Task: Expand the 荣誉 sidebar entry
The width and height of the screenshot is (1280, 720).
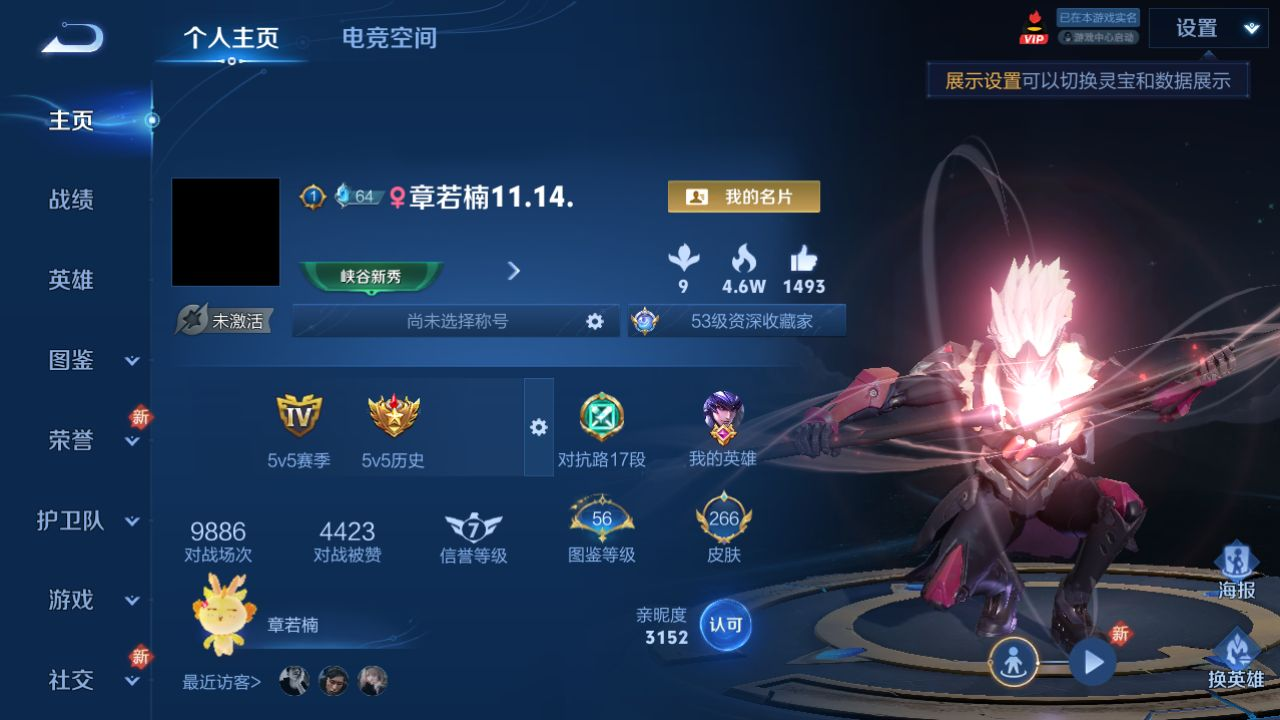Action: [92, 440]
